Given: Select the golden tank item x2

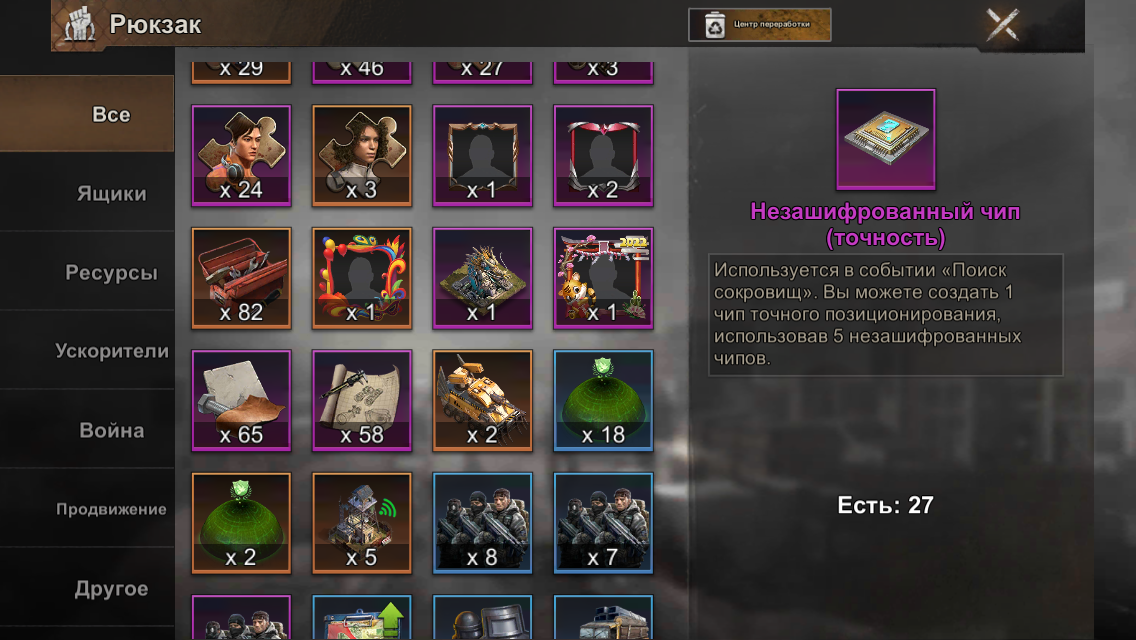Looking at the screenshot, I should click(483, 400).
